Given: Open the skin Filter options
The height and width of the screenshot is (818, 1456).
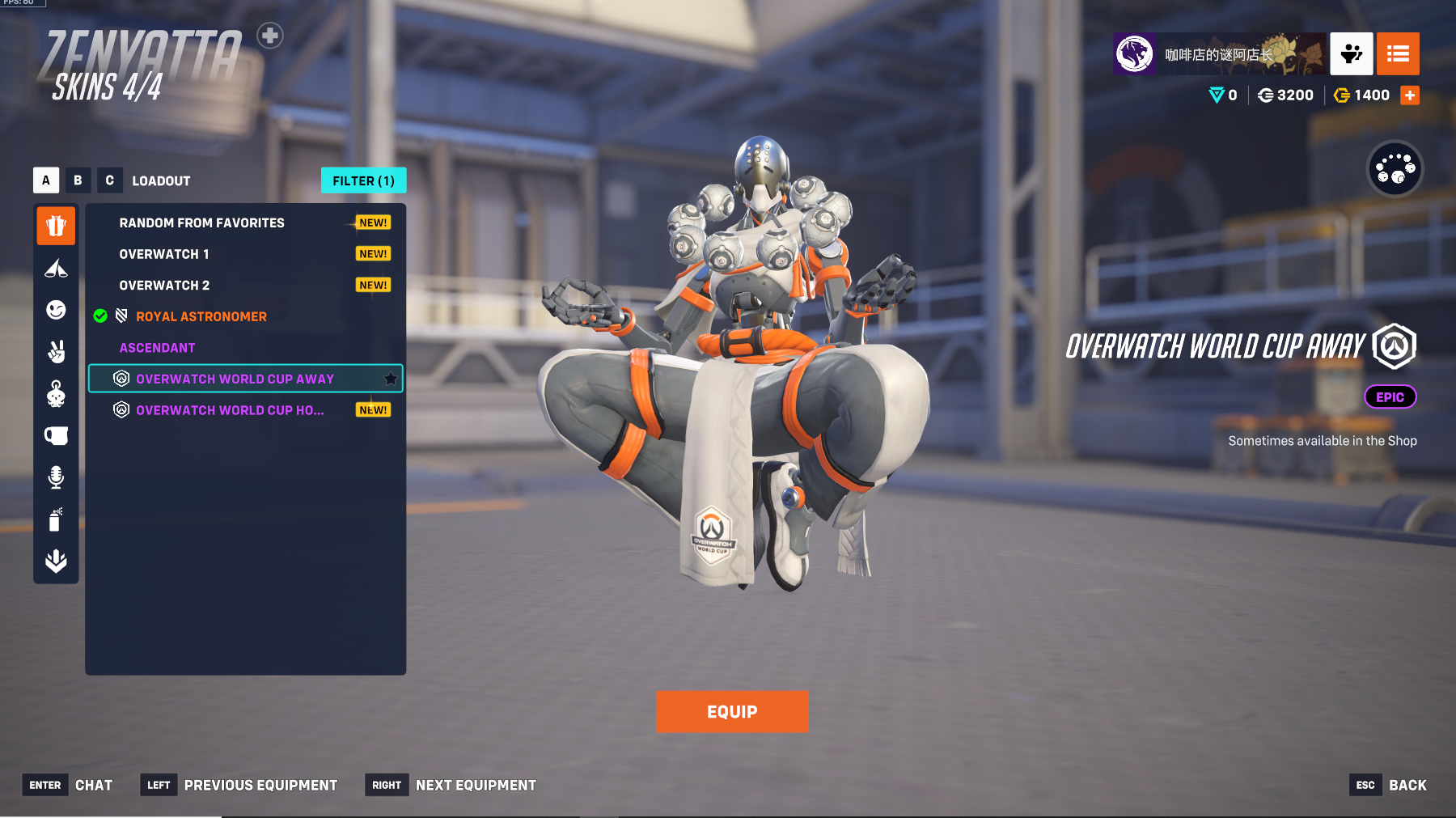Looking at the screenshot, I should [363, 180].
